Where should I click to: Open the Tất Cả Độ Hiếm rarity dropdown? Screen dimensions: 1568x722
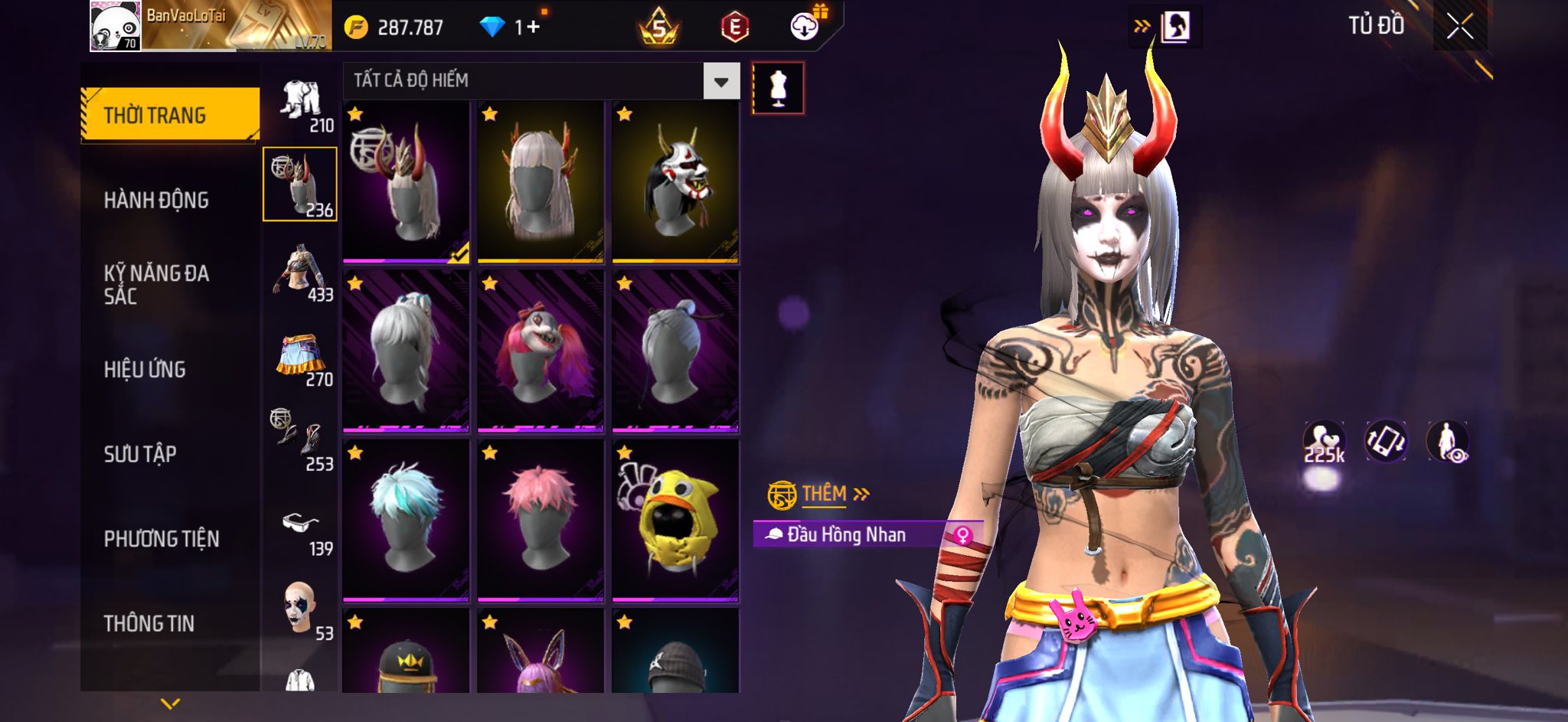tap(720, 81)
